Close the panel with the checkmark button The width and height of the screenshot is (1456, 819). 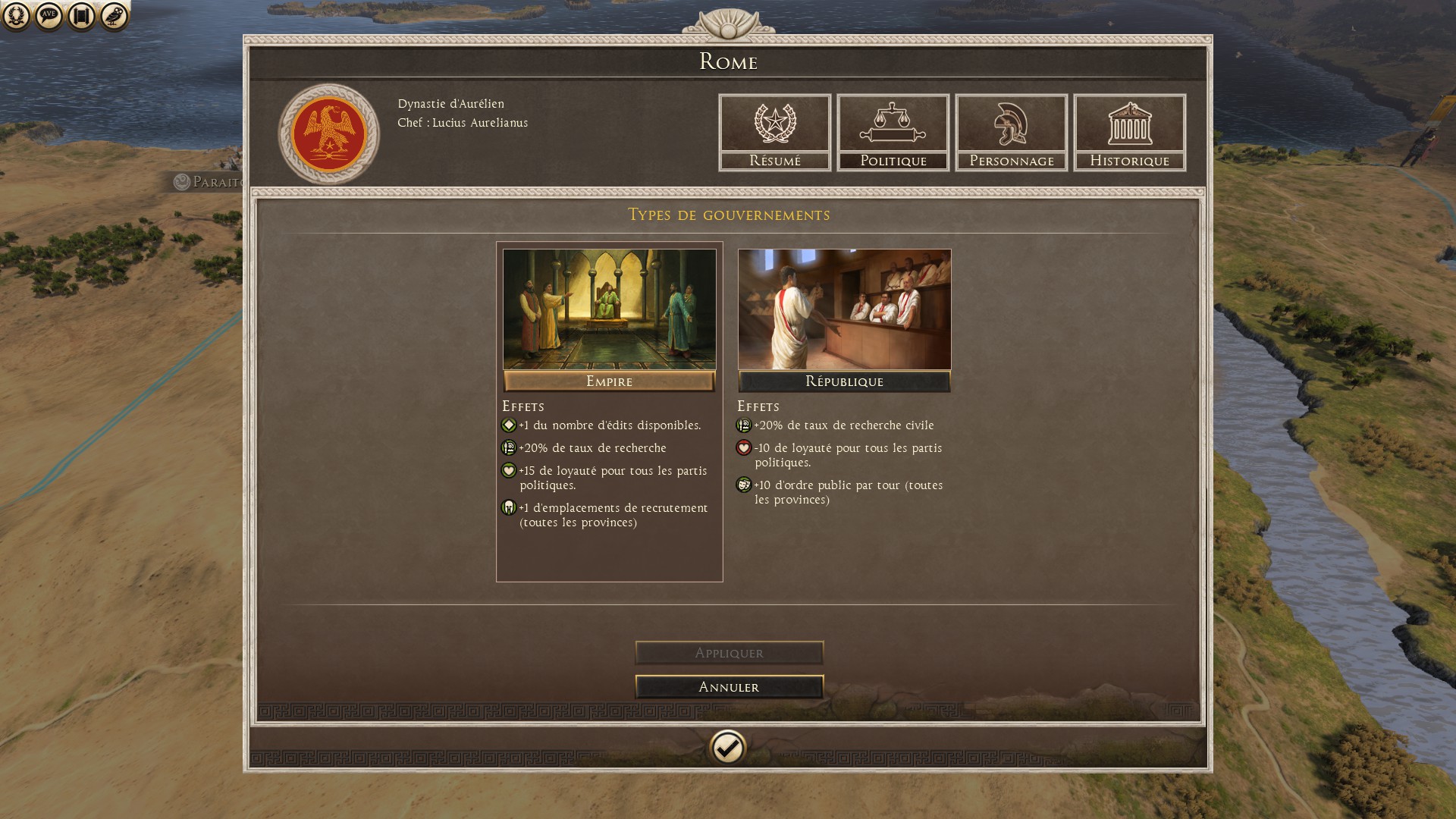point(728,748)
